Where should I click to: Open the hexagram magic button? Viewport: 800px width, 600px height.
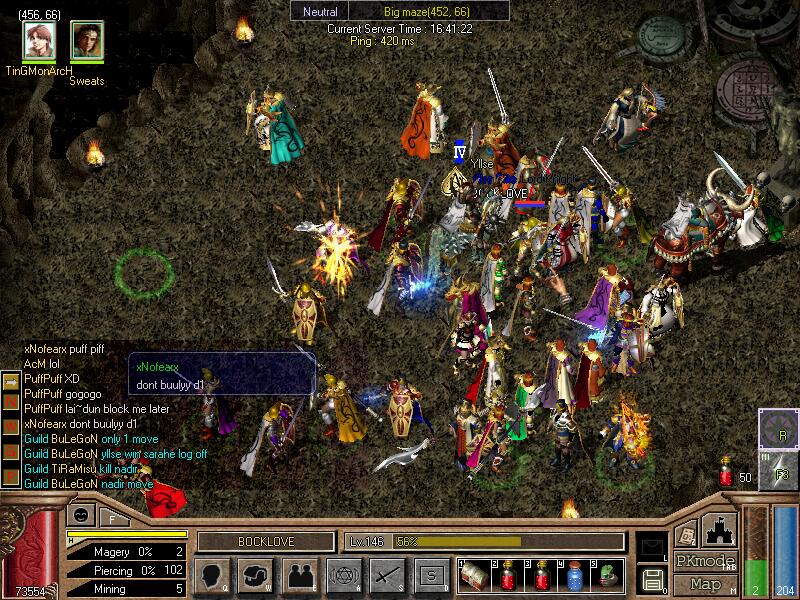343,574
